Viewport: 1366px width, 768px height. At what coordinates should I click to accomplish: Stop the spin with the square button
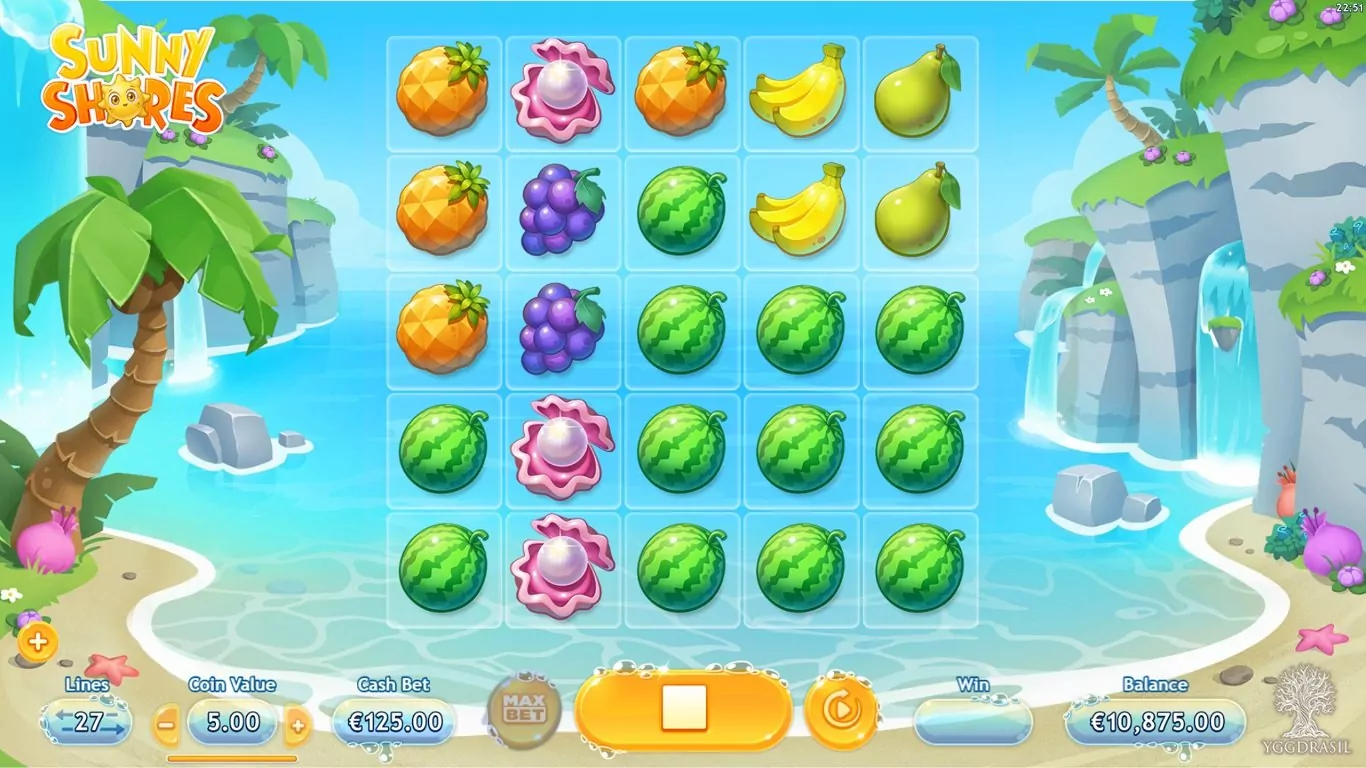tap(684, 708)
